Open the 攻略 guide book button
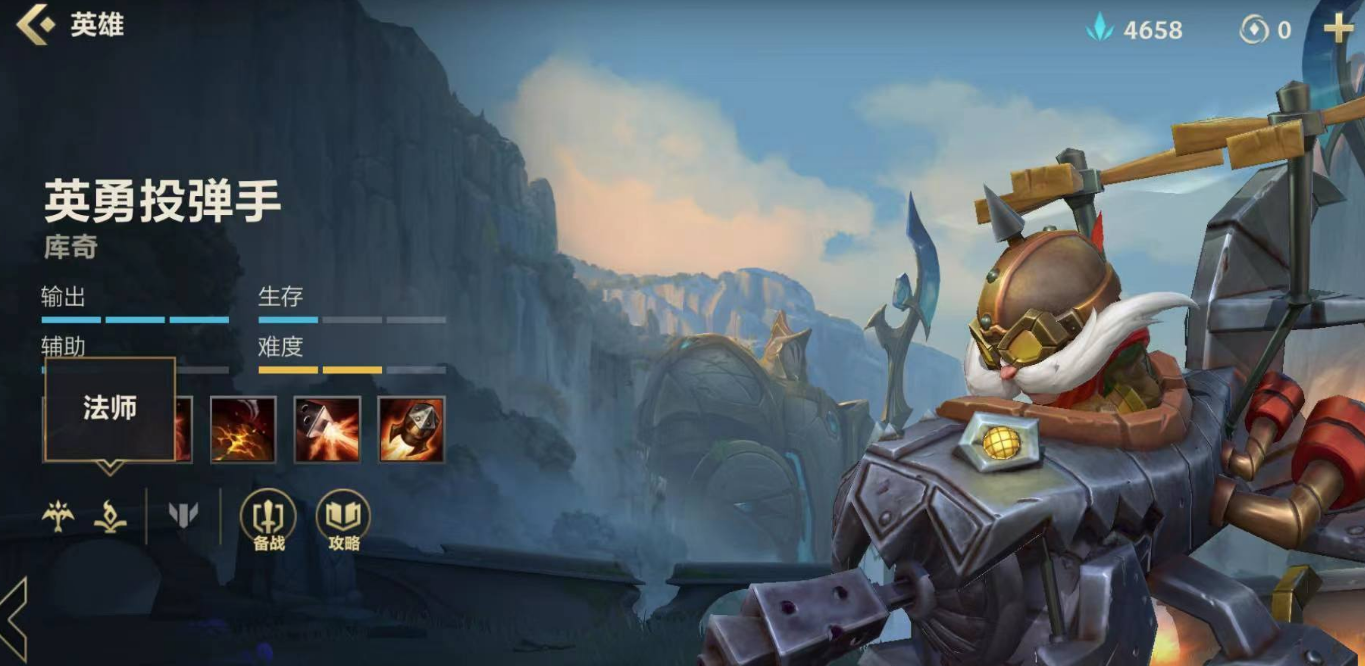Viewport: 1365px width, 666px height. click(343, 519)
